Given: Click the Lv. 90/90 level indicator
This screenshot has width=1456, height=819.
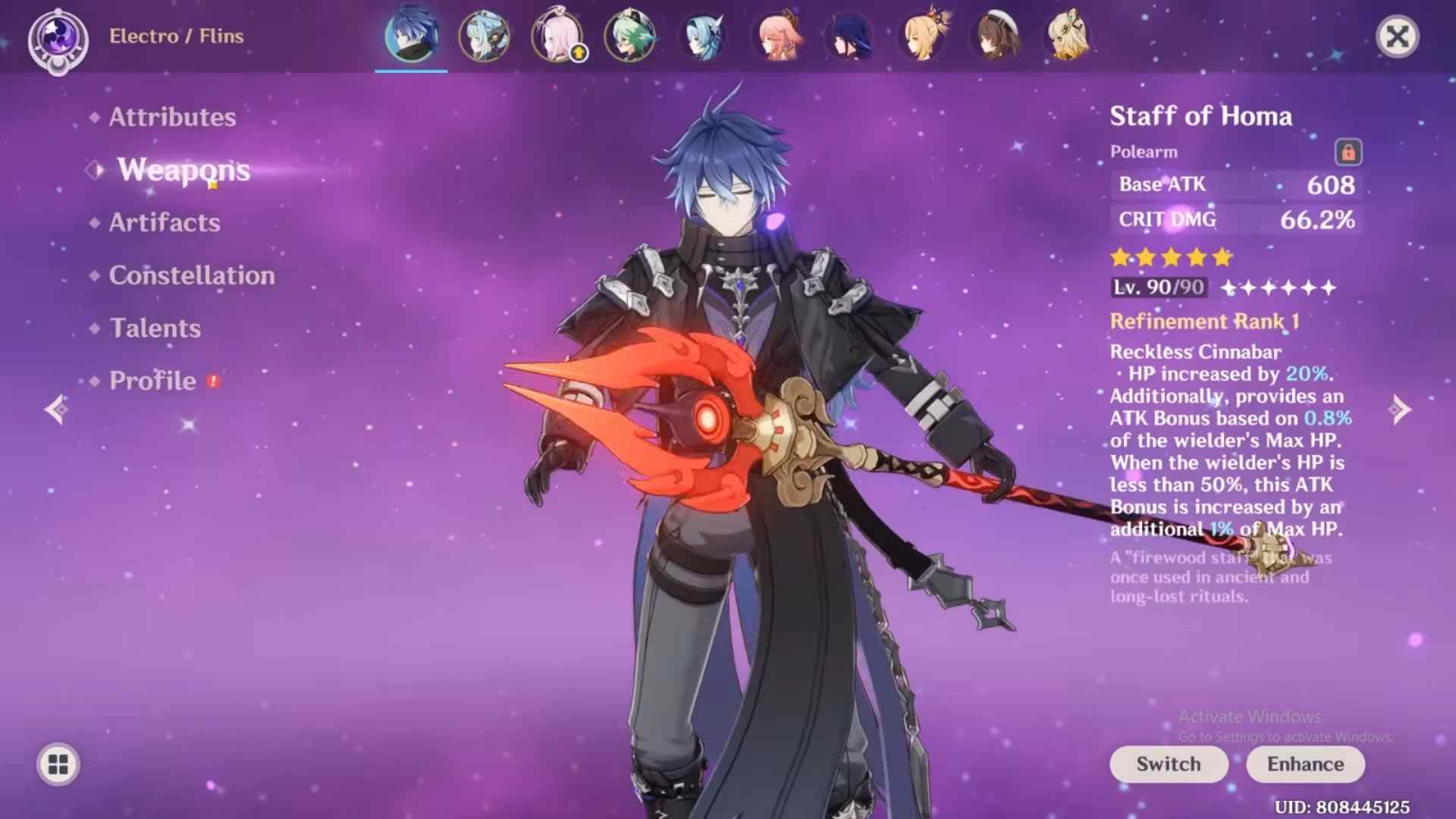Looking at the screenshot, I should 1159,287.
